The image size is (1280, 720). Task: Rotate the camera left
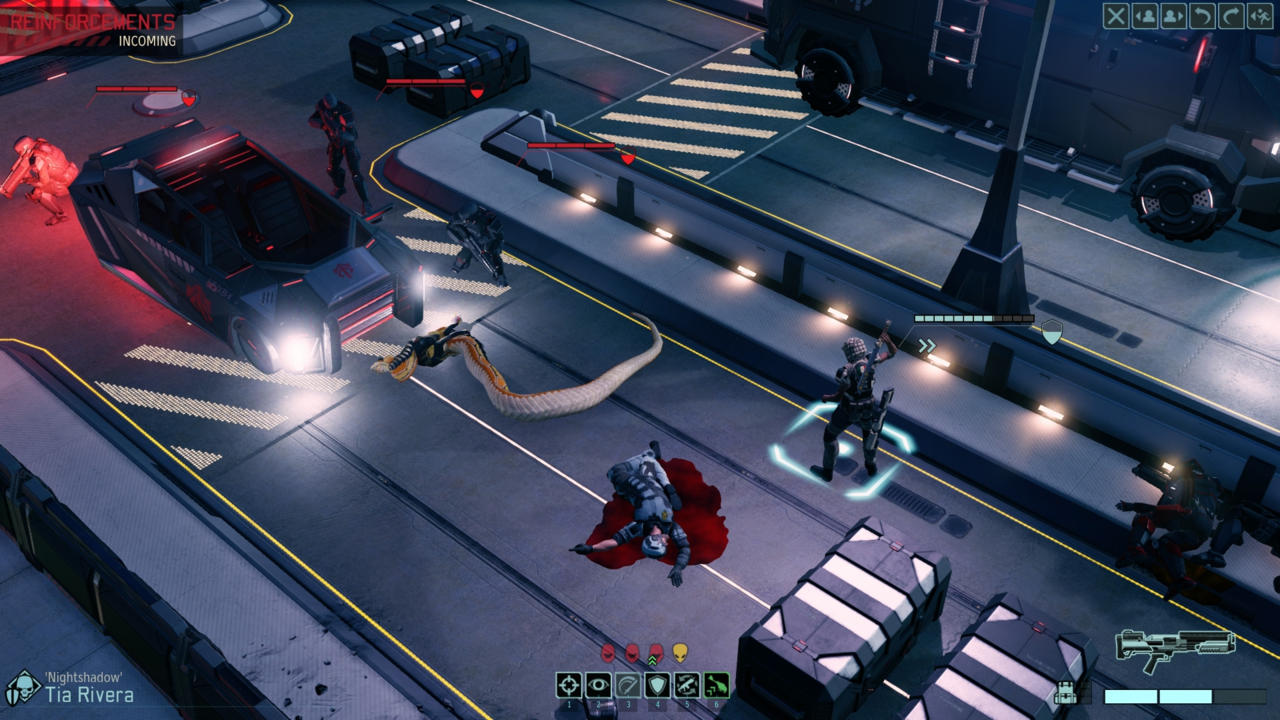coord(1203,16)
